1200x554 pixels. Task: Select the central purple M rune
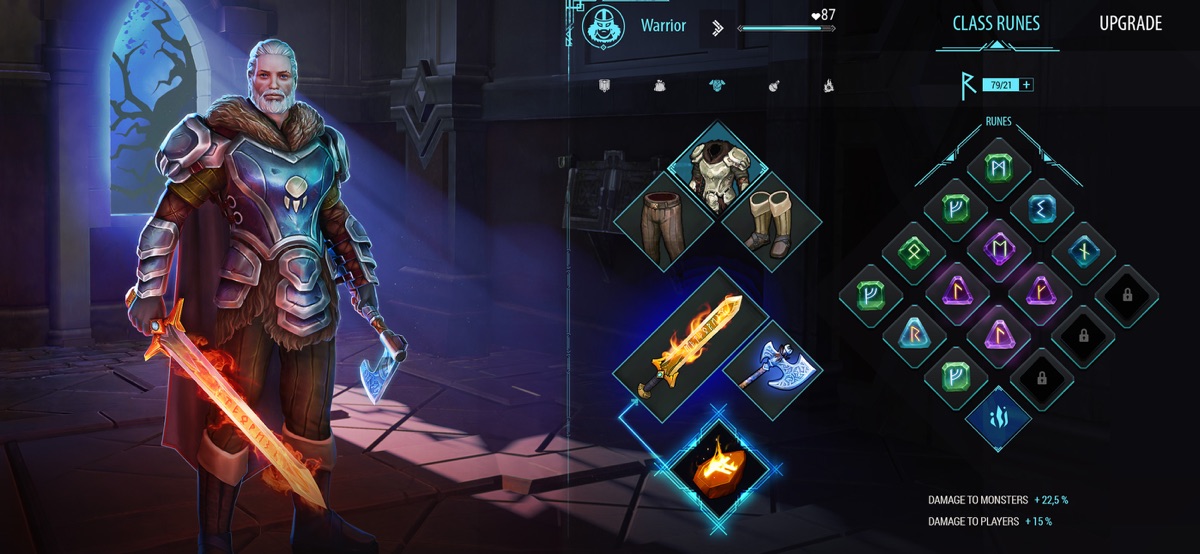(998, 247)
